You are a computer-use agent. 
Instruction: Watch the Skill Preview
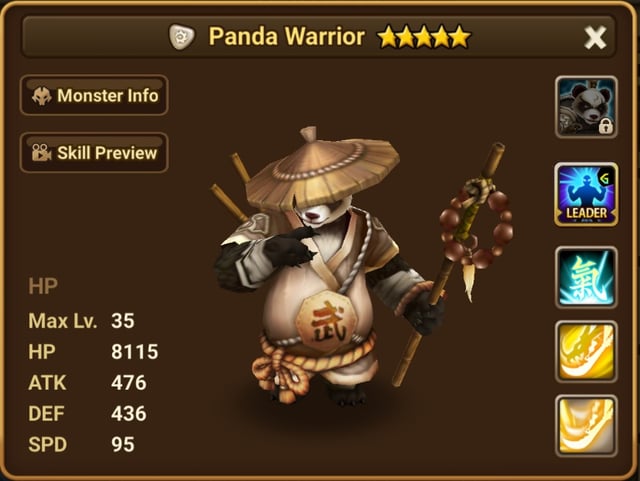pyautogui.click(x=94, y=153)
